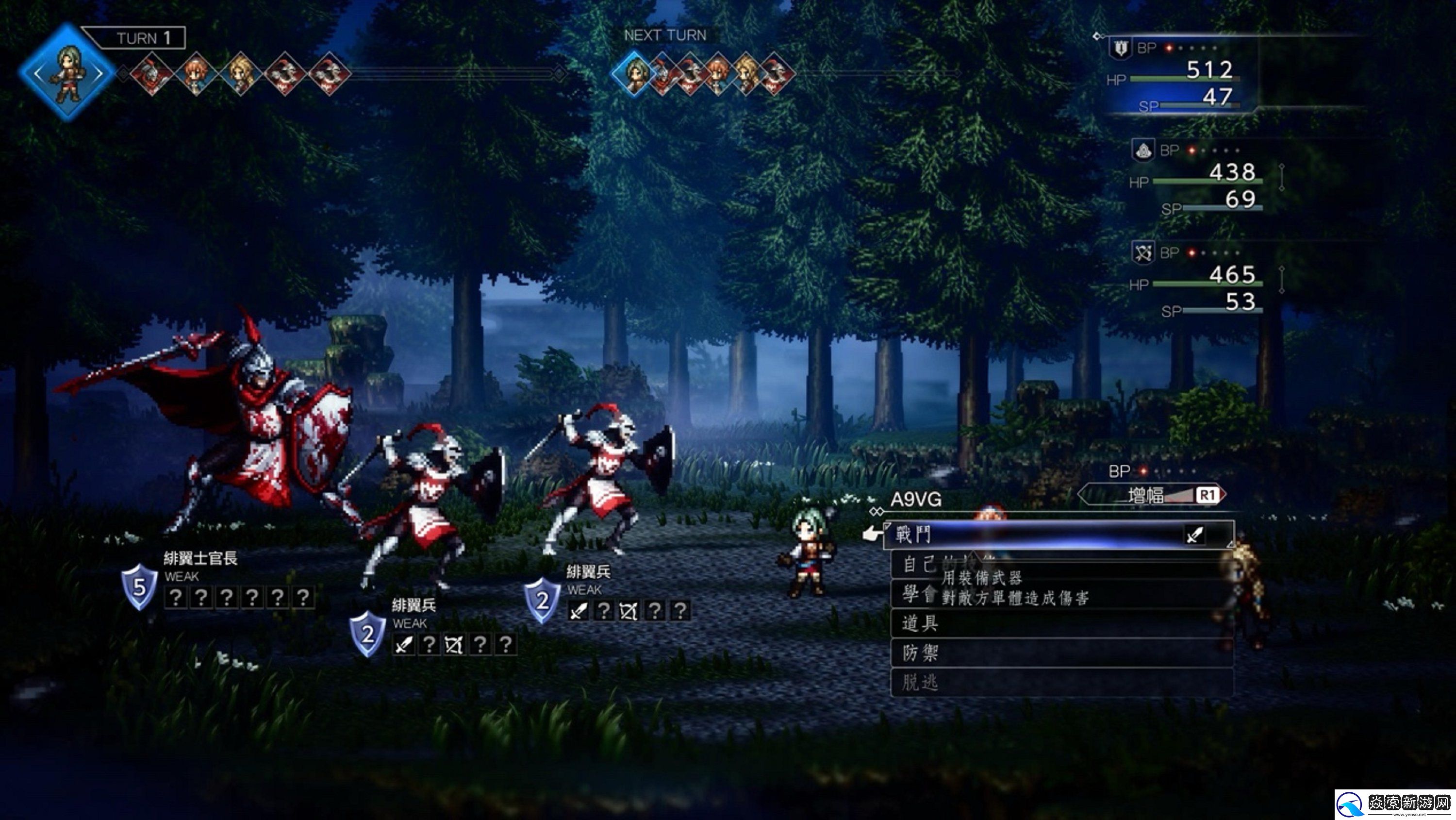Open the watermark logo in the corner
This screenshot has width=1456, height=820.
[x=1394, y=803]
